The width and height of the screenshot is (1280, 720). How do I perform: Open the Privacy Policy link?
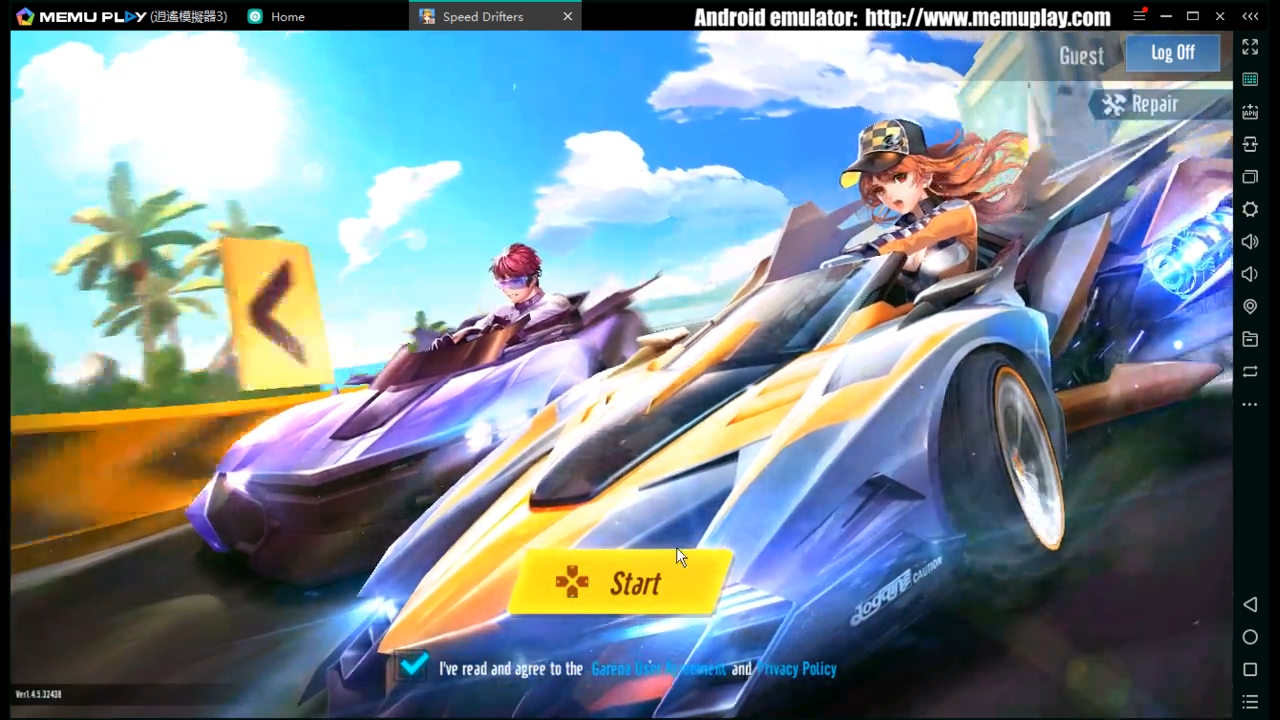pyautogui.click(x=796, y=668)
